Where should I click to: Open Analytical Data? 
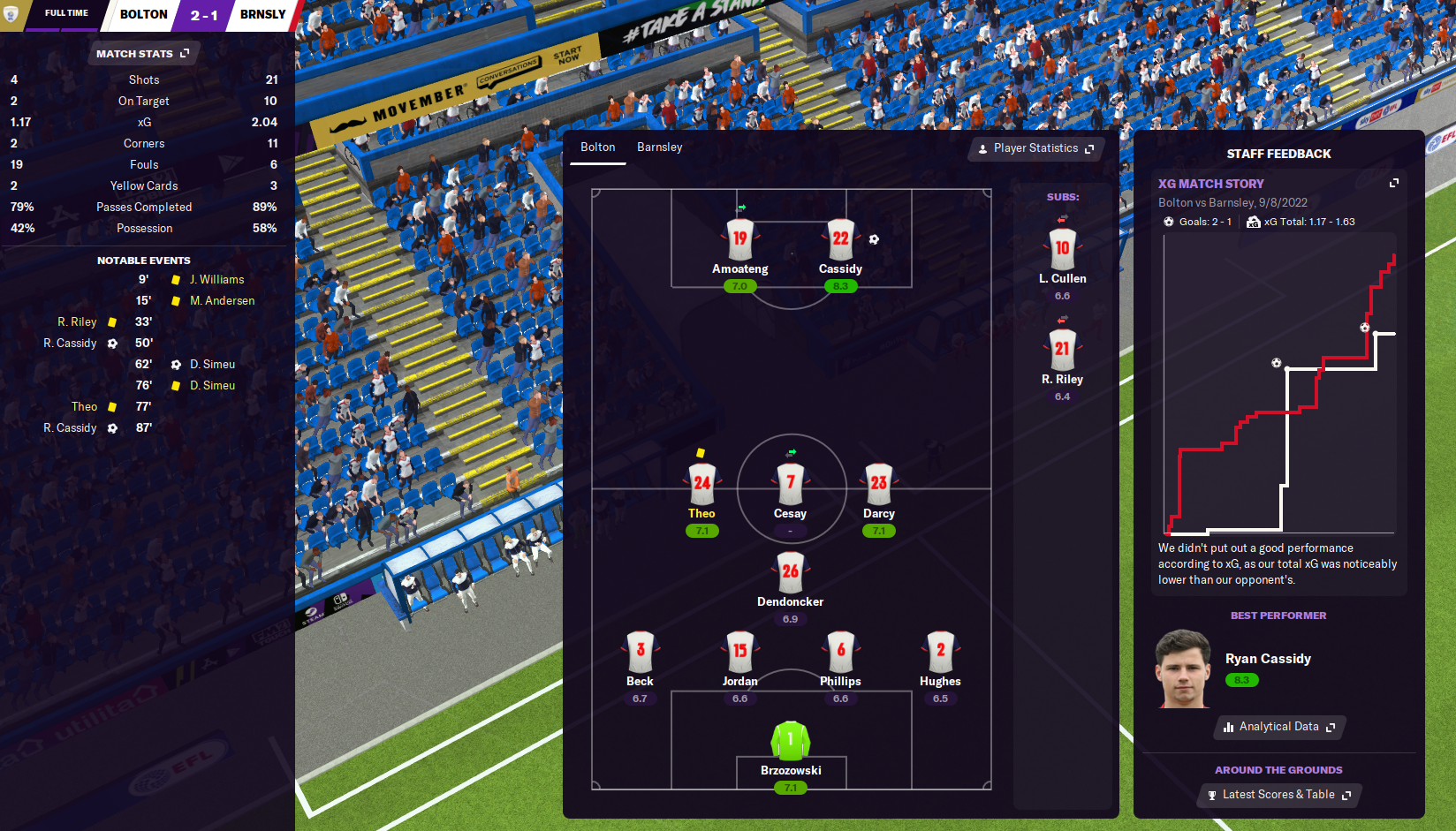click(x=1278, y=727)
